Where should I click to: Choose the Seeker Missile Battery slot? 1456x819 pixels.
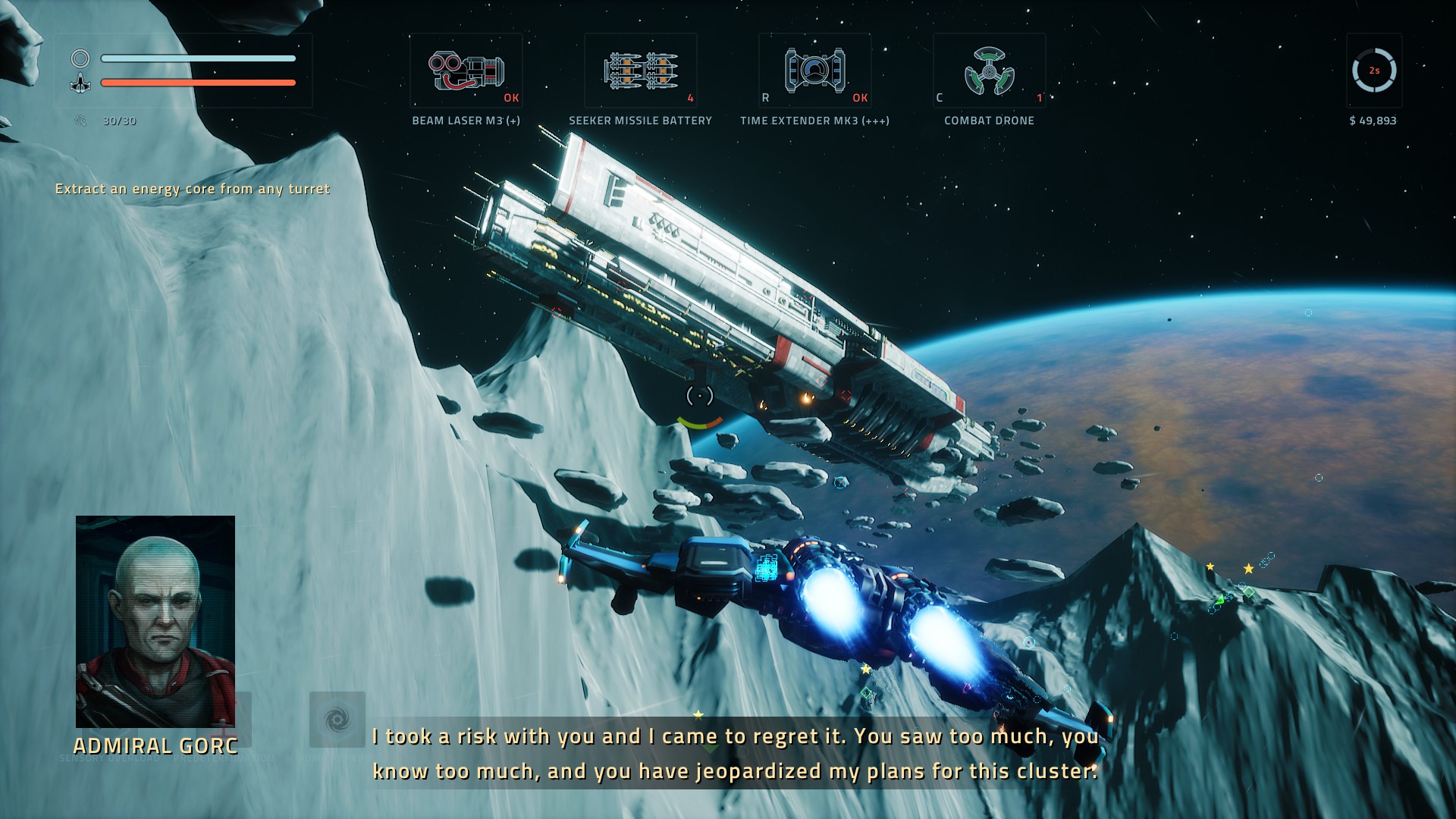[x=640, y=71]
